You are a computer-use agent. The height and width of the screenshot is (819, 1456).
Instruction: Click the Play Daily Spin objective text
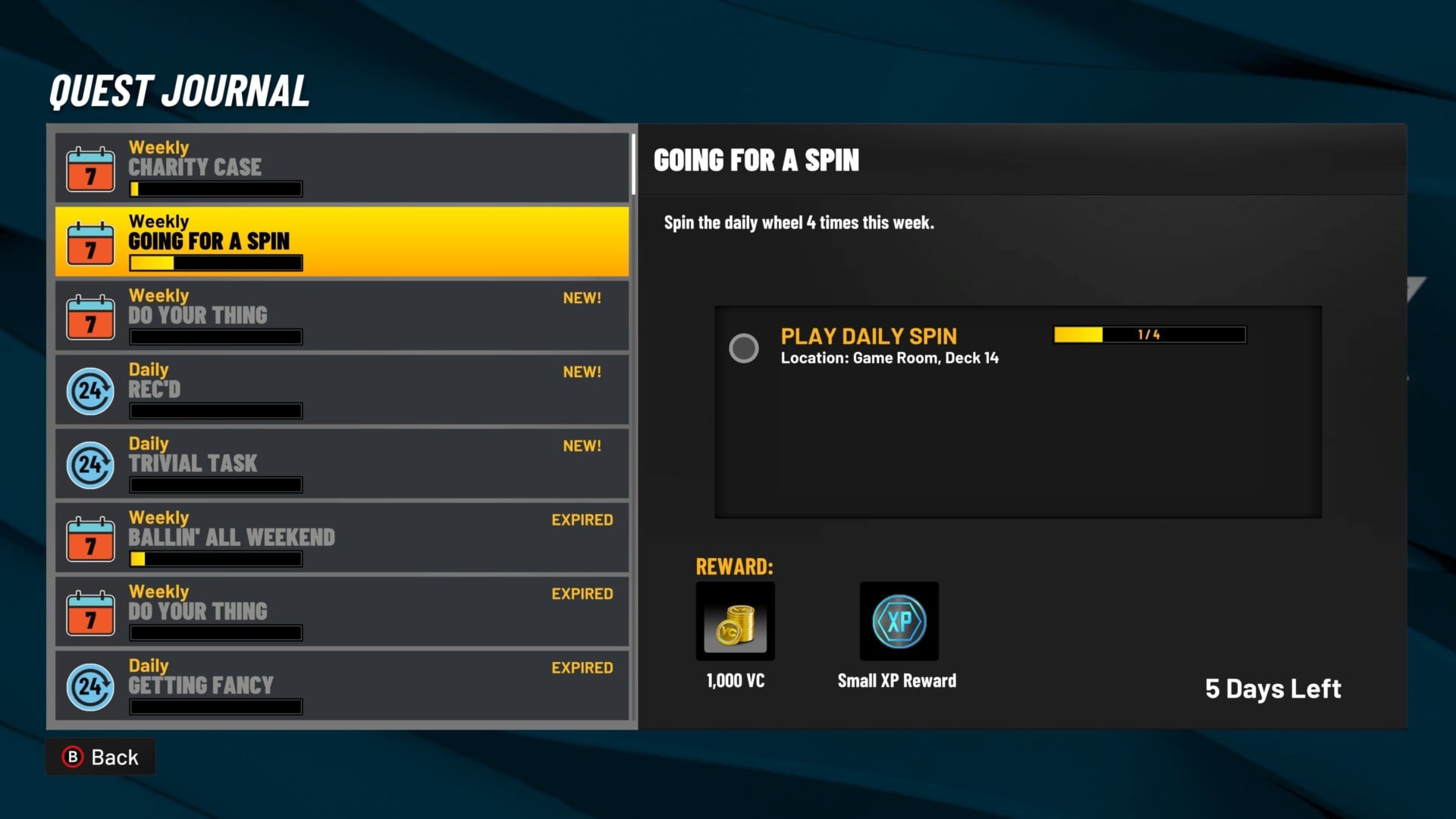tap(869, 336)
